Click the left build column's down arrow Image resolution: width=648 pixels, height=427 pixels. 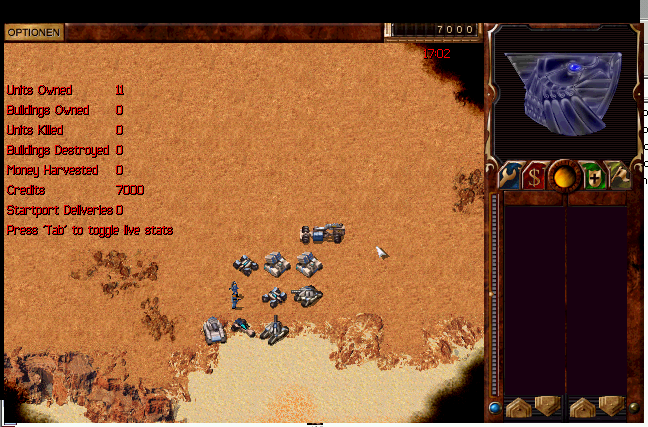546,407
